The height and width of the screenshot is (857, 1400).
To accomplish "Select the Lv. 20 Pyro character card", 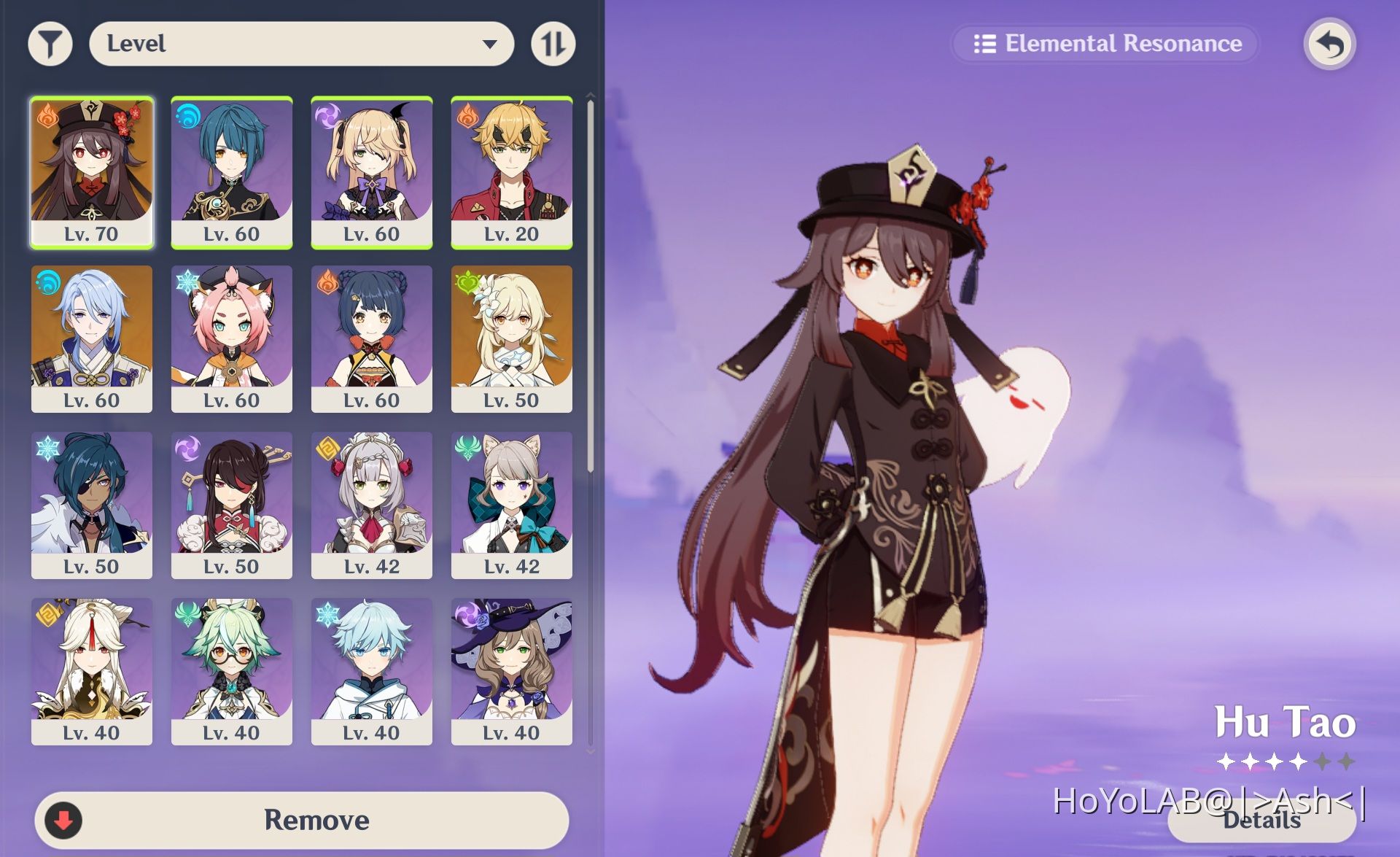I will (x=512, y=171).
